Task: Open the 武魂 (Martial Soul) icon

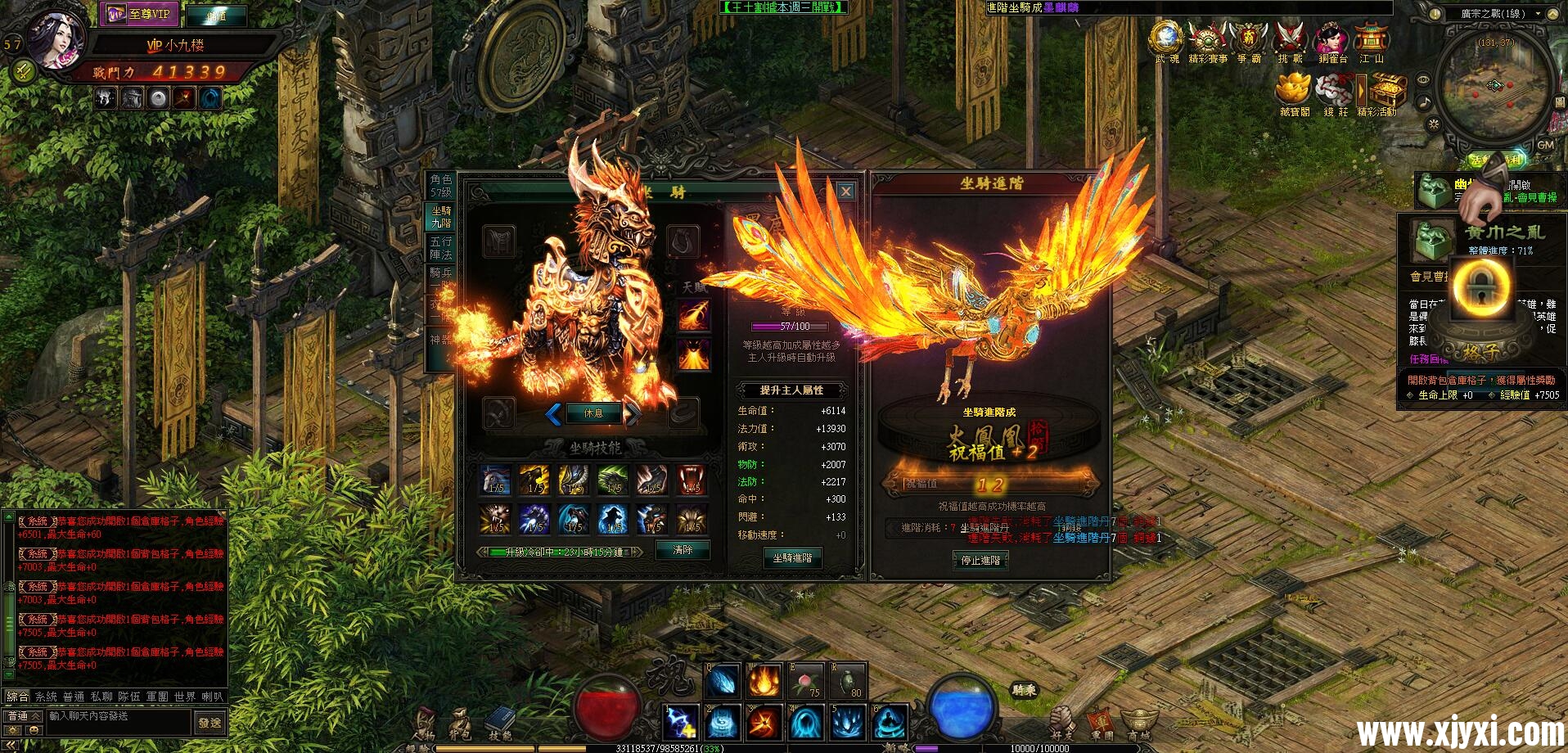Action: [1166, 38]
